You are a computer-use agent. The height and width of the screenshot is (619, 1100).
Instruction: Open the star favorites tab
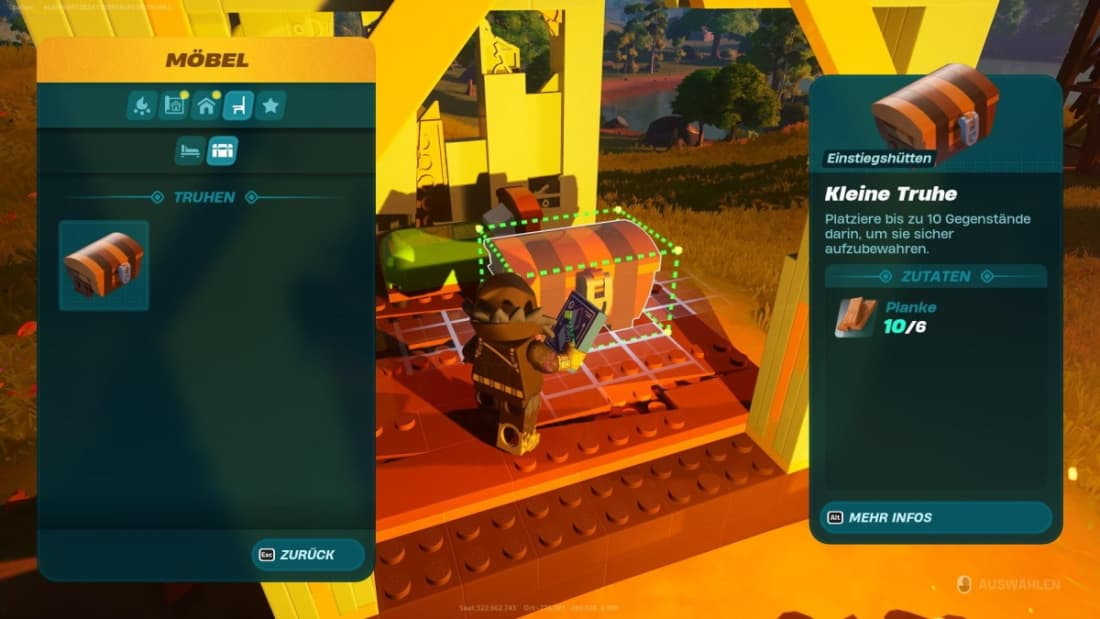pyautogui.click(x=270, y=105)
